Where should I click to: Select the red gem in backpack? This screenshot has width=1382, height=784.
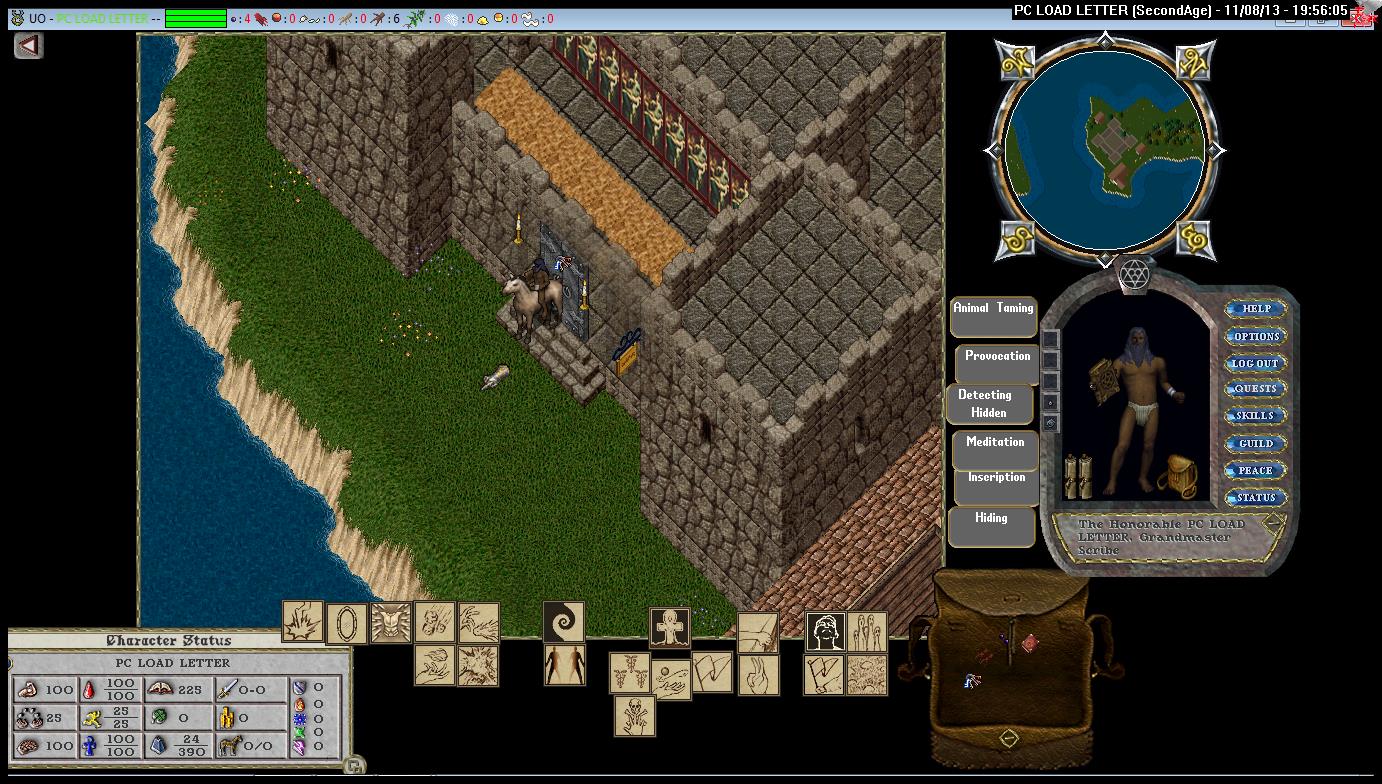click(1030, 643)
